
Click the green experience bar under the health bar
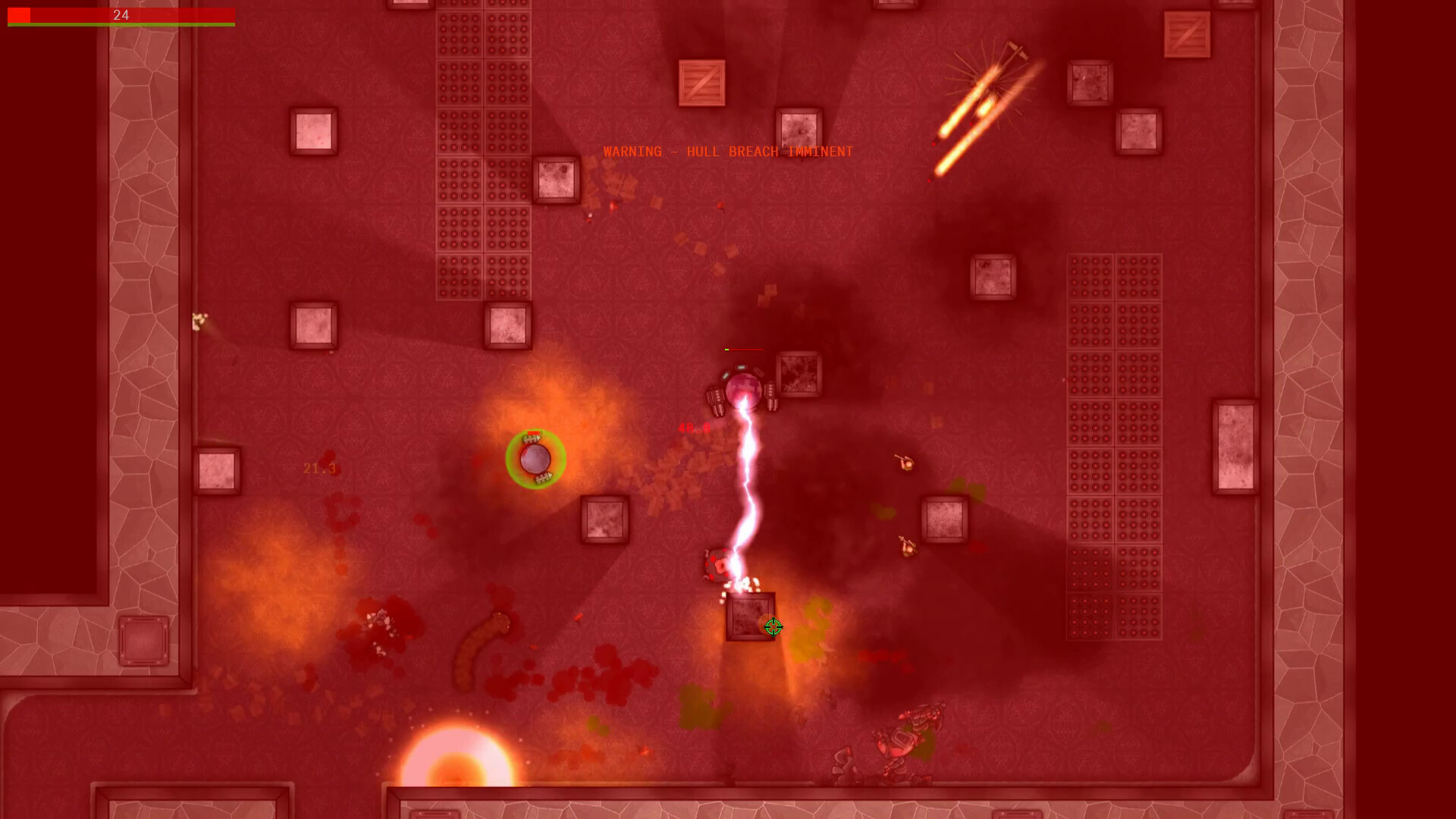click(121, 25)
